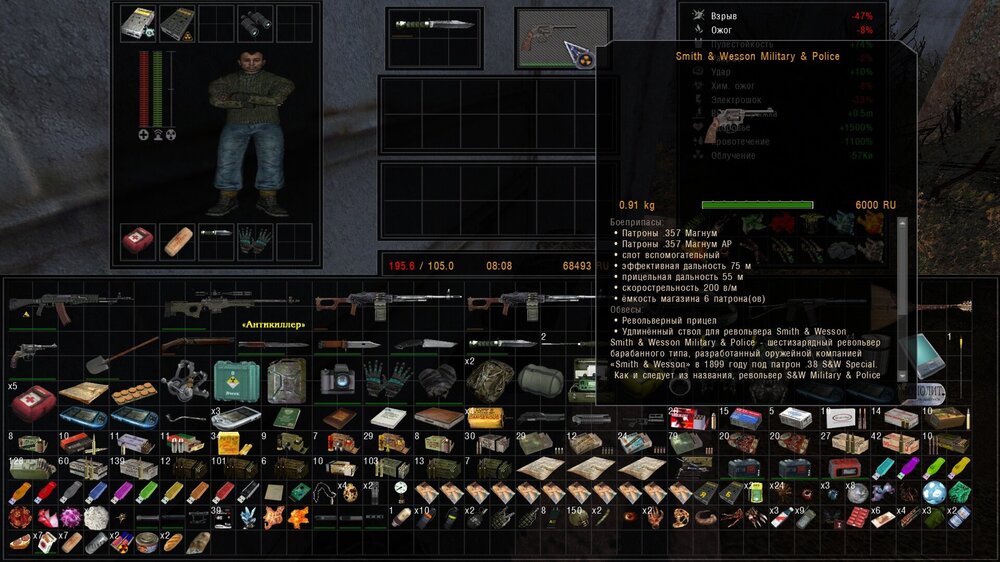Choose the bandage quick slot
The height and width of the screenshot is (562, 1000).
point(177,241)
